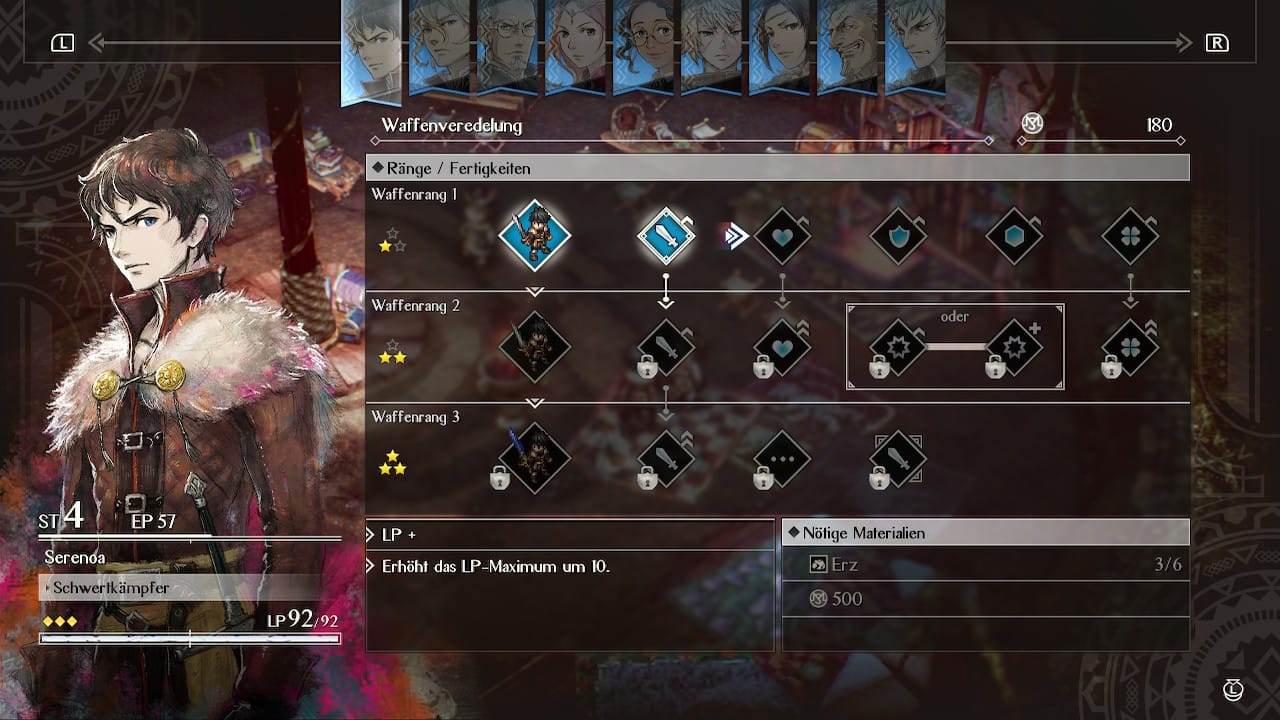This screenshot has height=720, width=1280.
Task: Select Serenoa's highlighted portrait tab
Action: tap(371, 50)
